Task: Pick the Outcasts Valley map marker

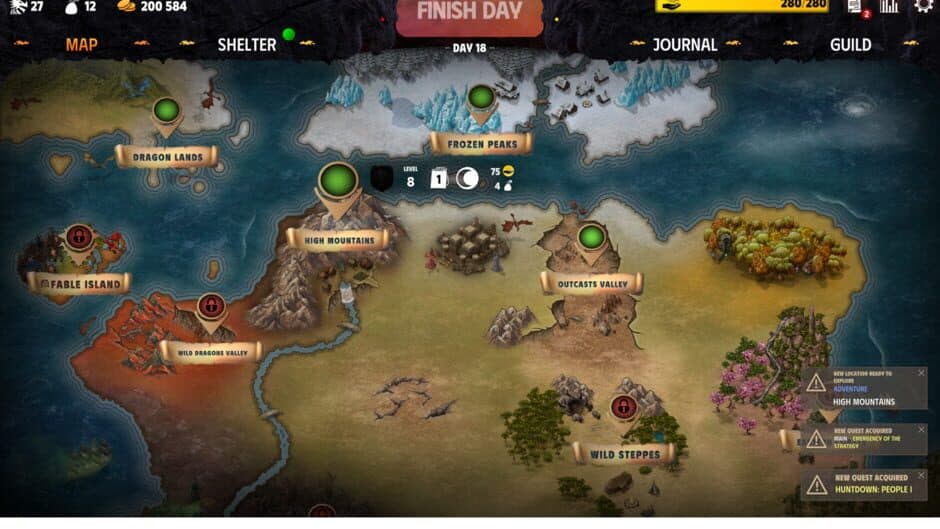Action: (591, 237)
